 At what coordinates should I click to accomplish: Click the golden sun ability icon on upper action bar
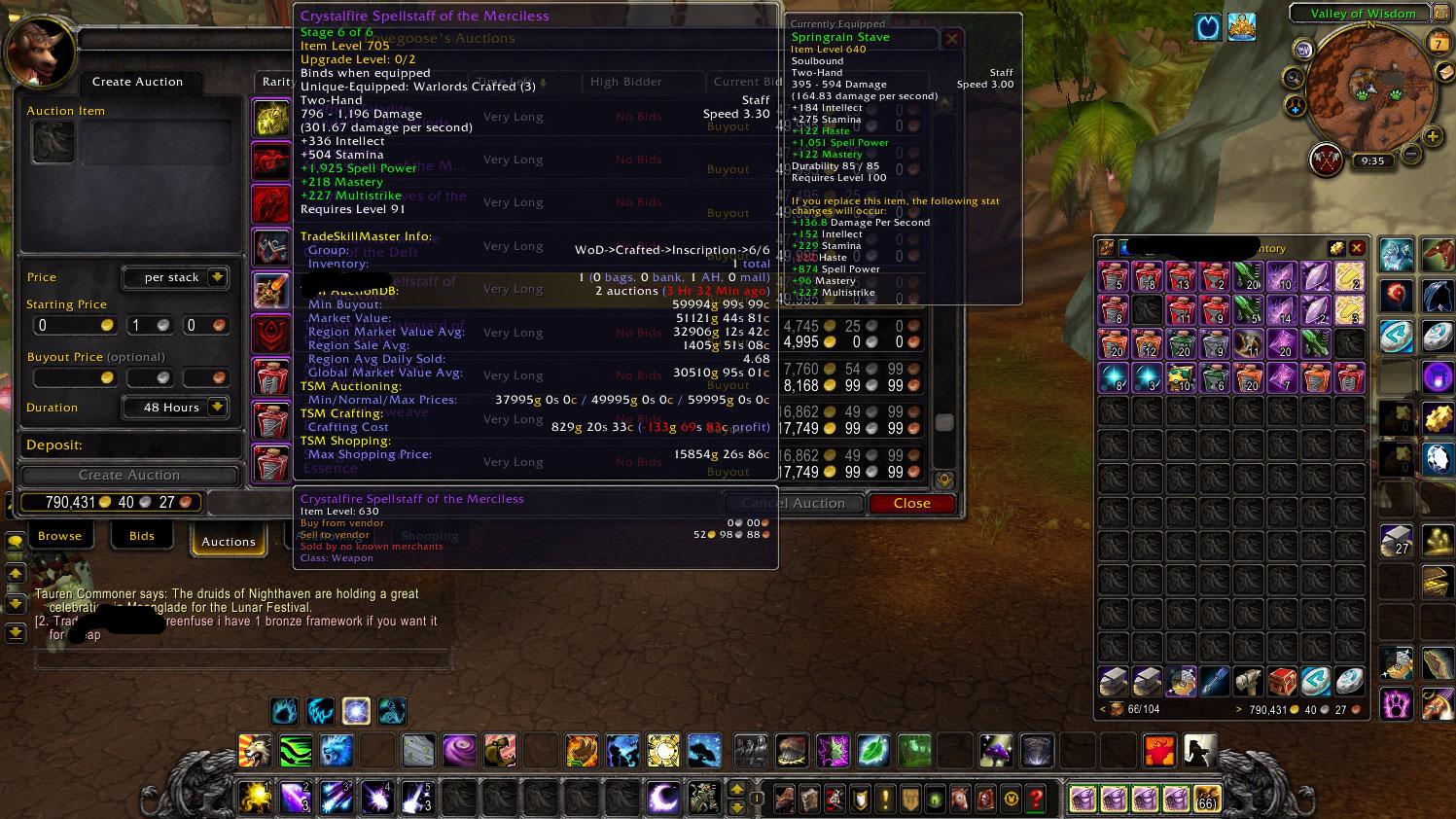coord(661,749)
